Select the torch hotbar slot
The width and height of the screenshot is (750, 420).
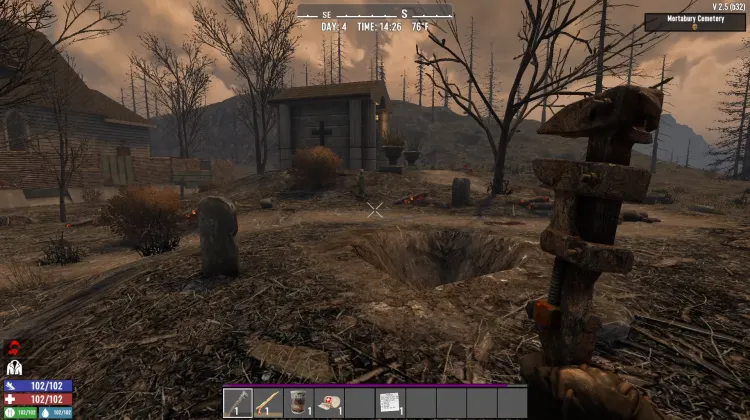[269, 402]
